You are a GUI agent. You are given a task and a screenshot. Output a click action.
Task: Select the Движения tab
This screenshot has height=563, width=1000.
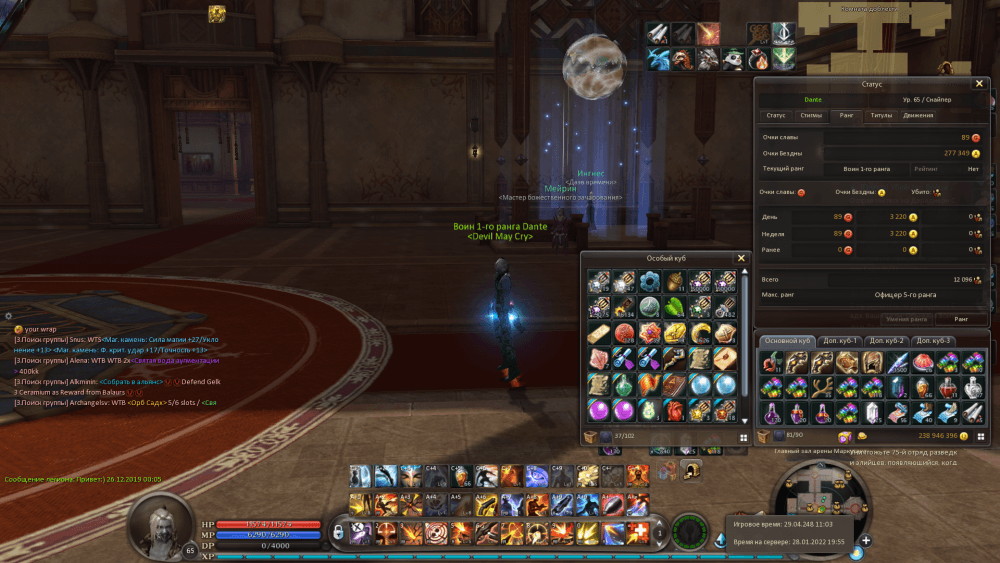[918, 116]
